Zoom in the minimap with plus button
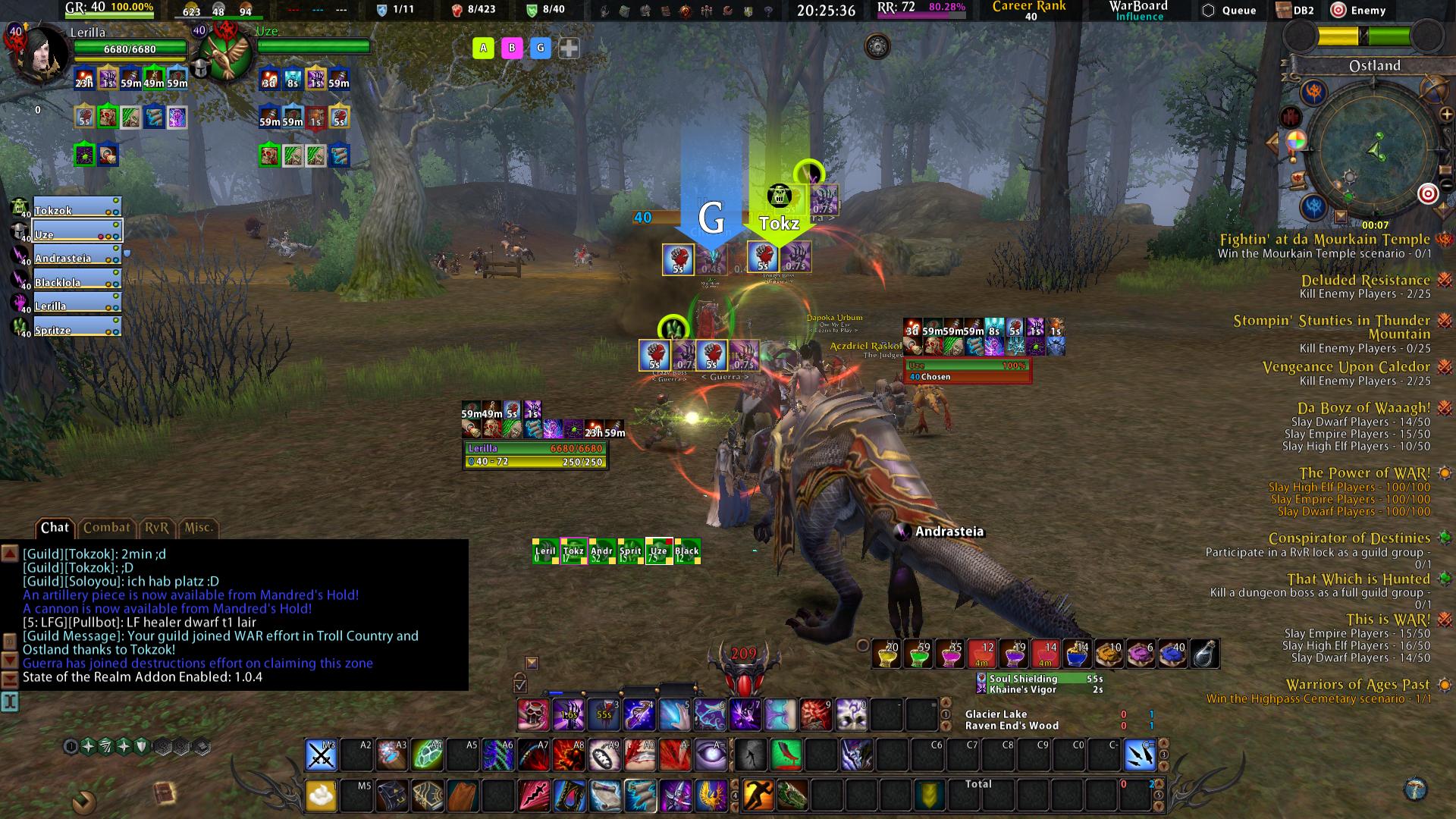This screenshot has width=1456, height=819. (x=1446, y=115)
